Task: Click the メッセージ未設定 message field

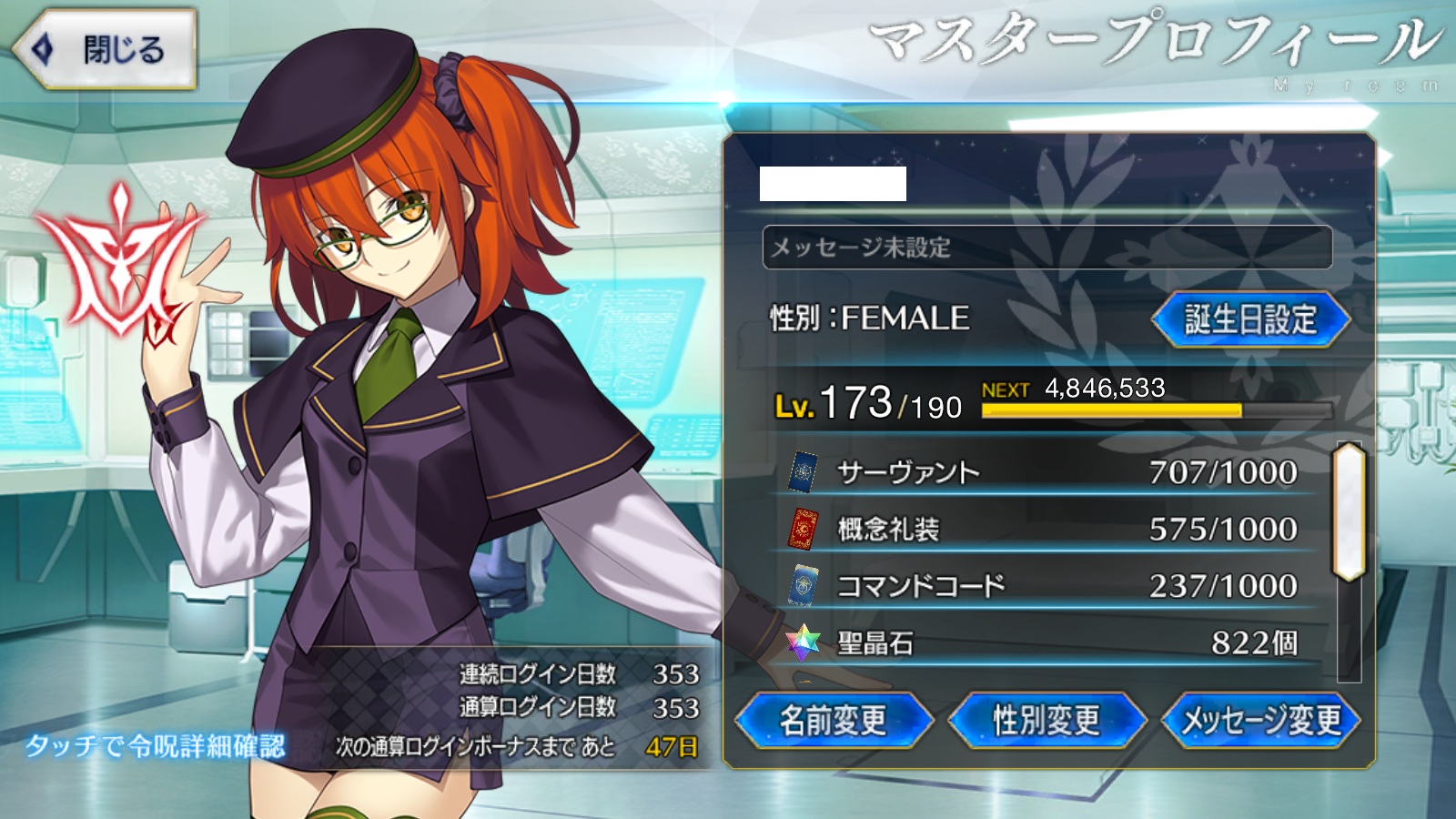Action: [x=1046, y=248]
